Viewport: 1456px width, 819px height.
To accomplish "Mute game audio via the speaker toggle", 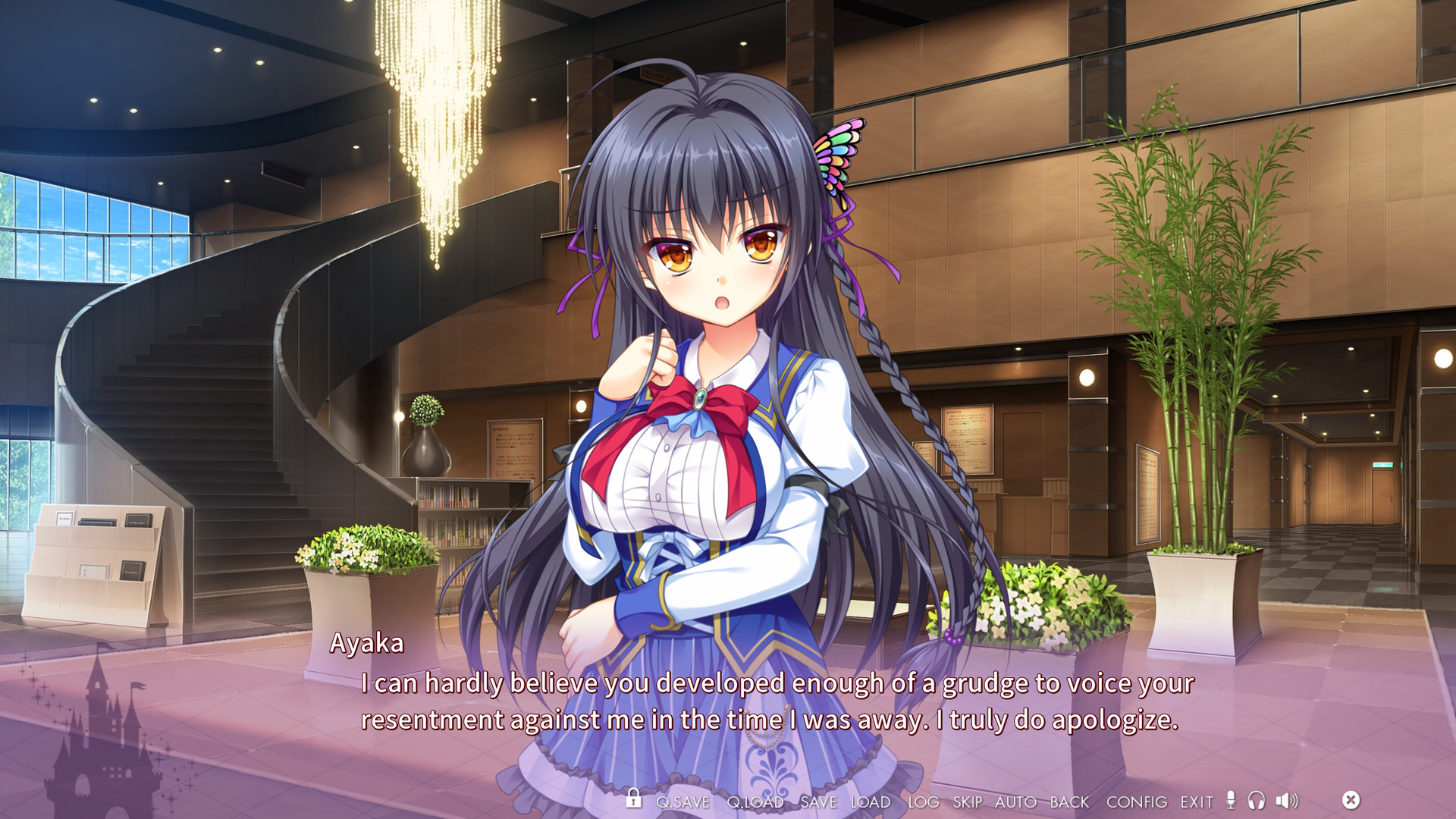I will 1286,800.
